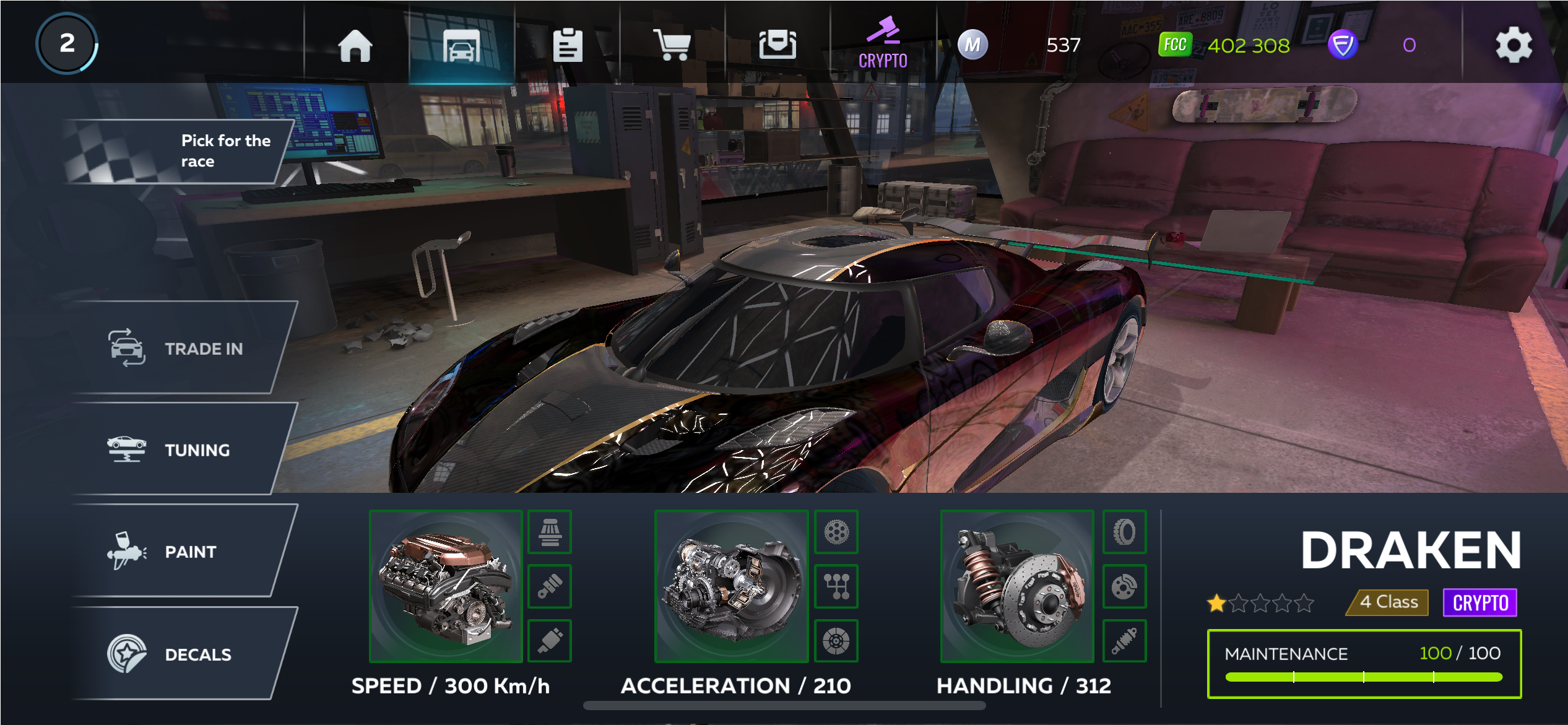Click the FCC currency icon
This screenshot has height=725, width=1568.
pyautogui.click(x=1174, y=45)
